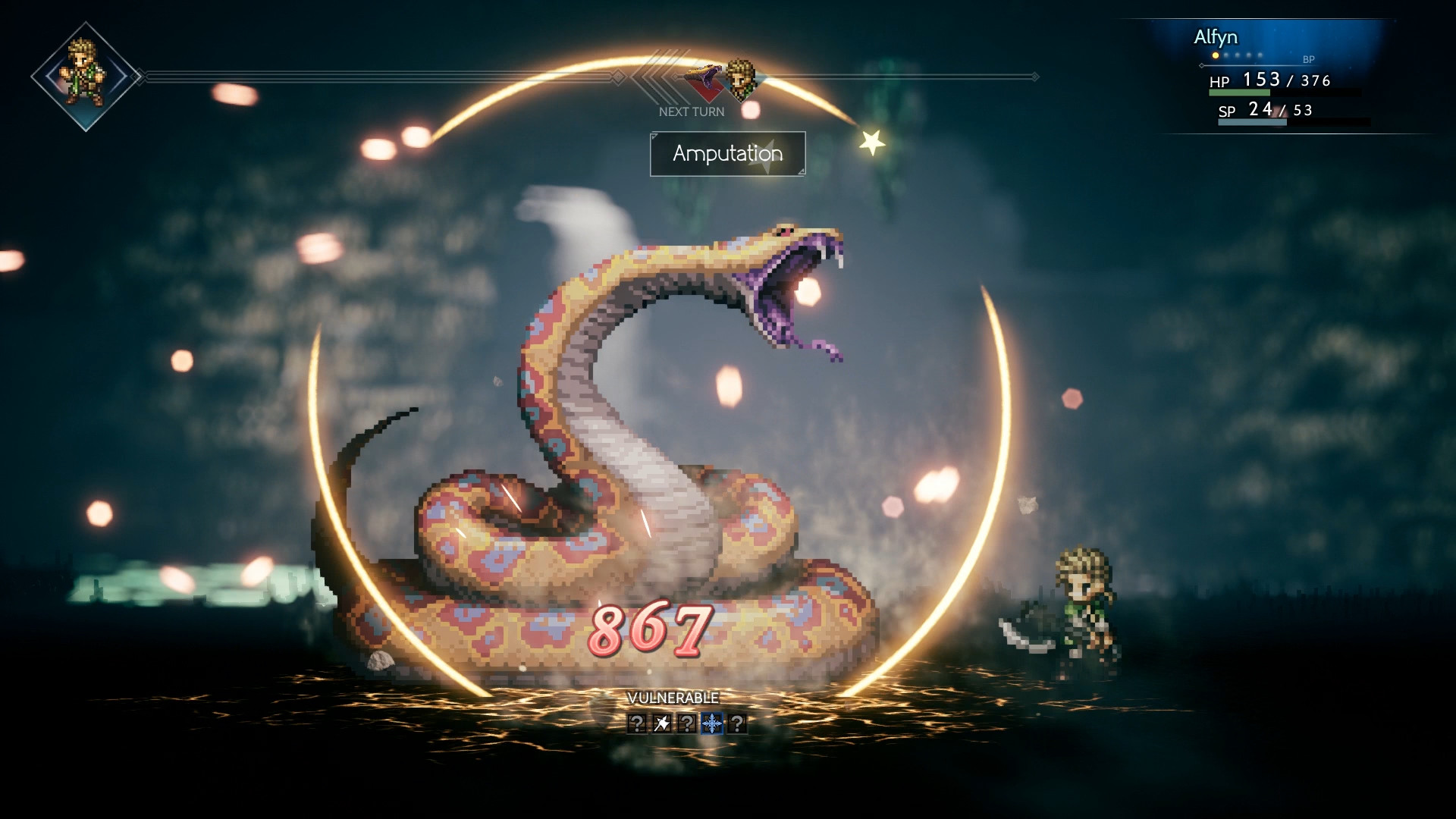
Task: Toggle the fifth BP indicator dot
Action: point(1260,55)
